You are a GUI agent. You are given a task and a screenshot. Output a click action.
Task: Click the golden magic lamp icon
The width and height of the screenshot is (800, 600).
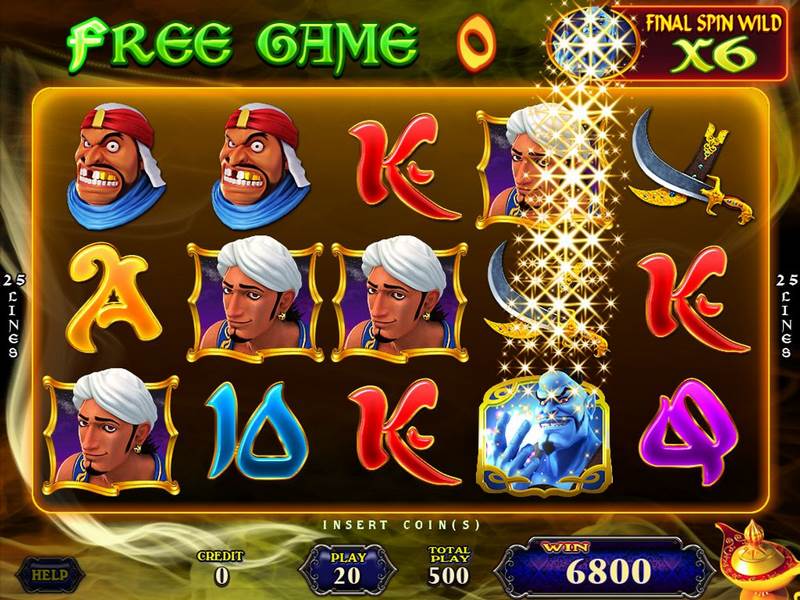(756, 562)
